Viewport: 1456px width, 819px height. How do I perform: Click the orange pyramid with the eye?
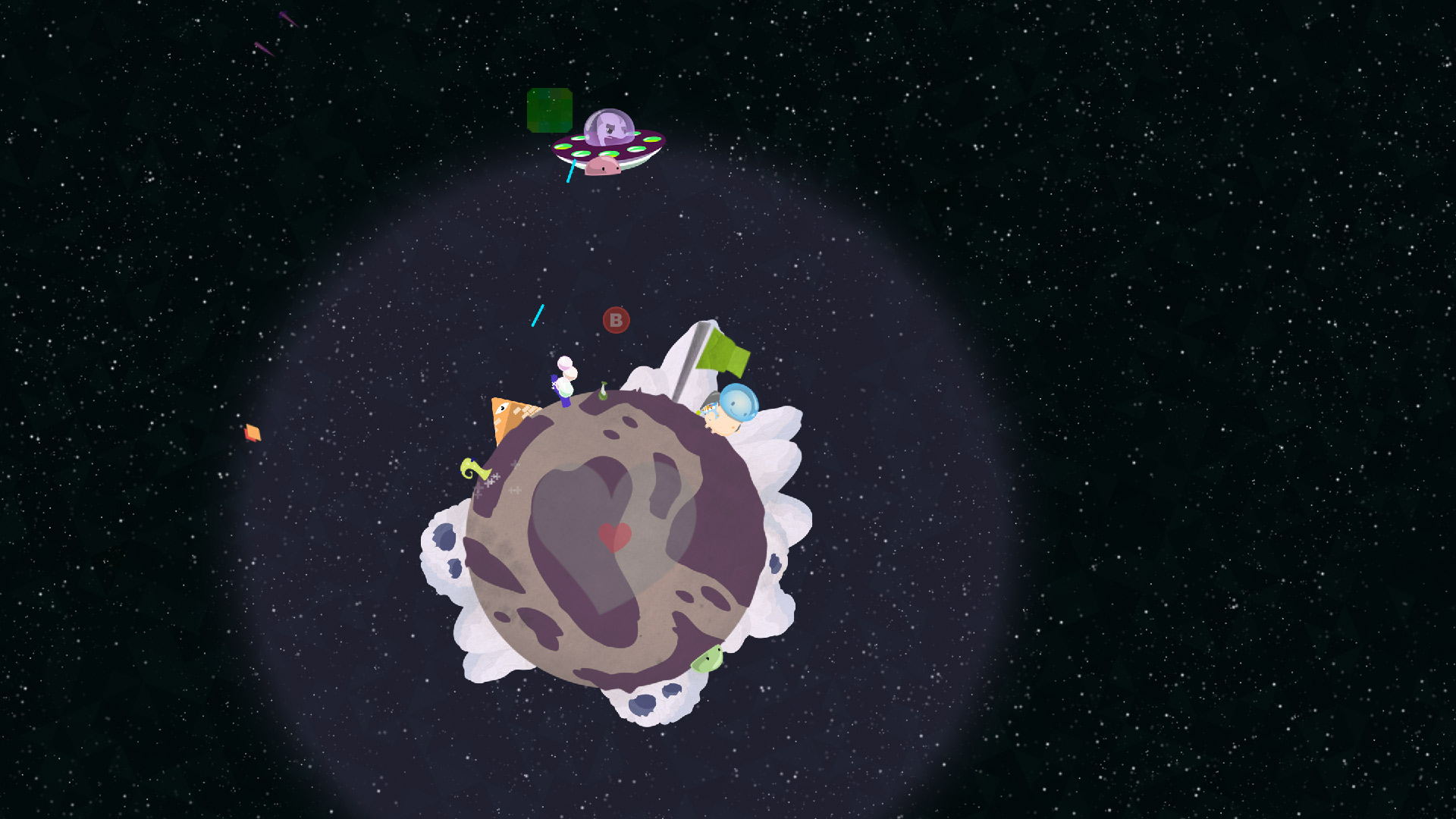pos(505,416)
